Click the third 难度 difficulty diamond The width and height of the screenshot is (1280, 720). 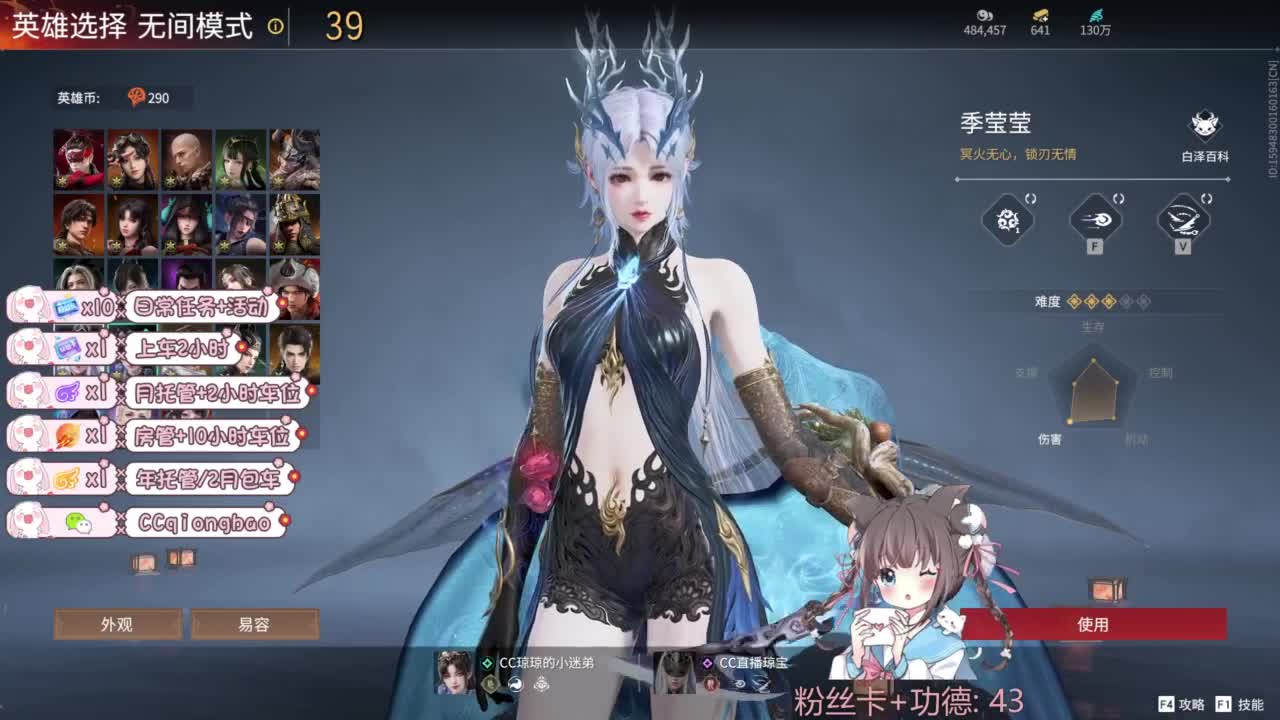1110,302
